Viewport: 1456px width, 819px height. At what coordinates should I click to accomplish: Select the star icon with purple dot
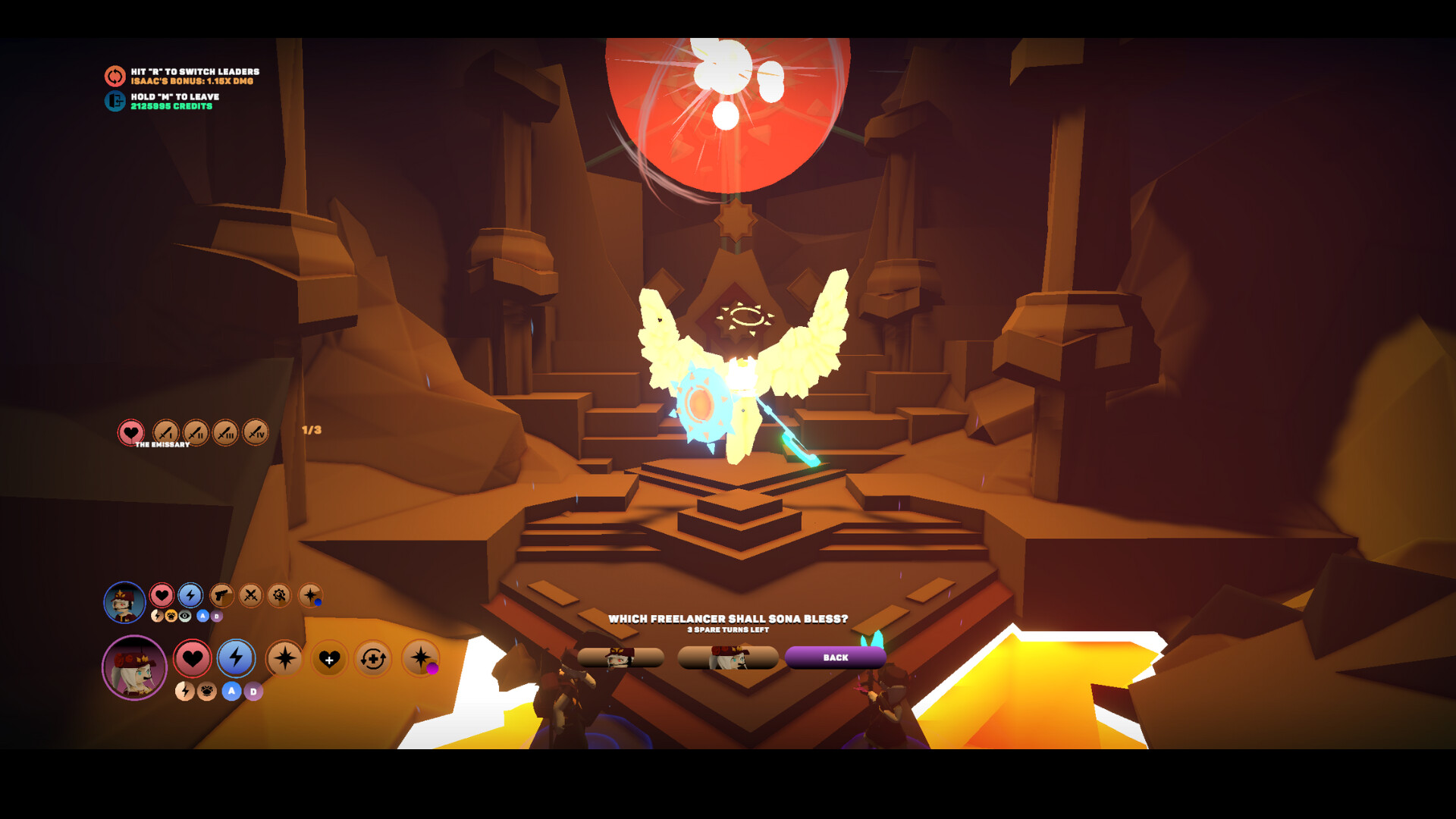[x=419, y=660]
